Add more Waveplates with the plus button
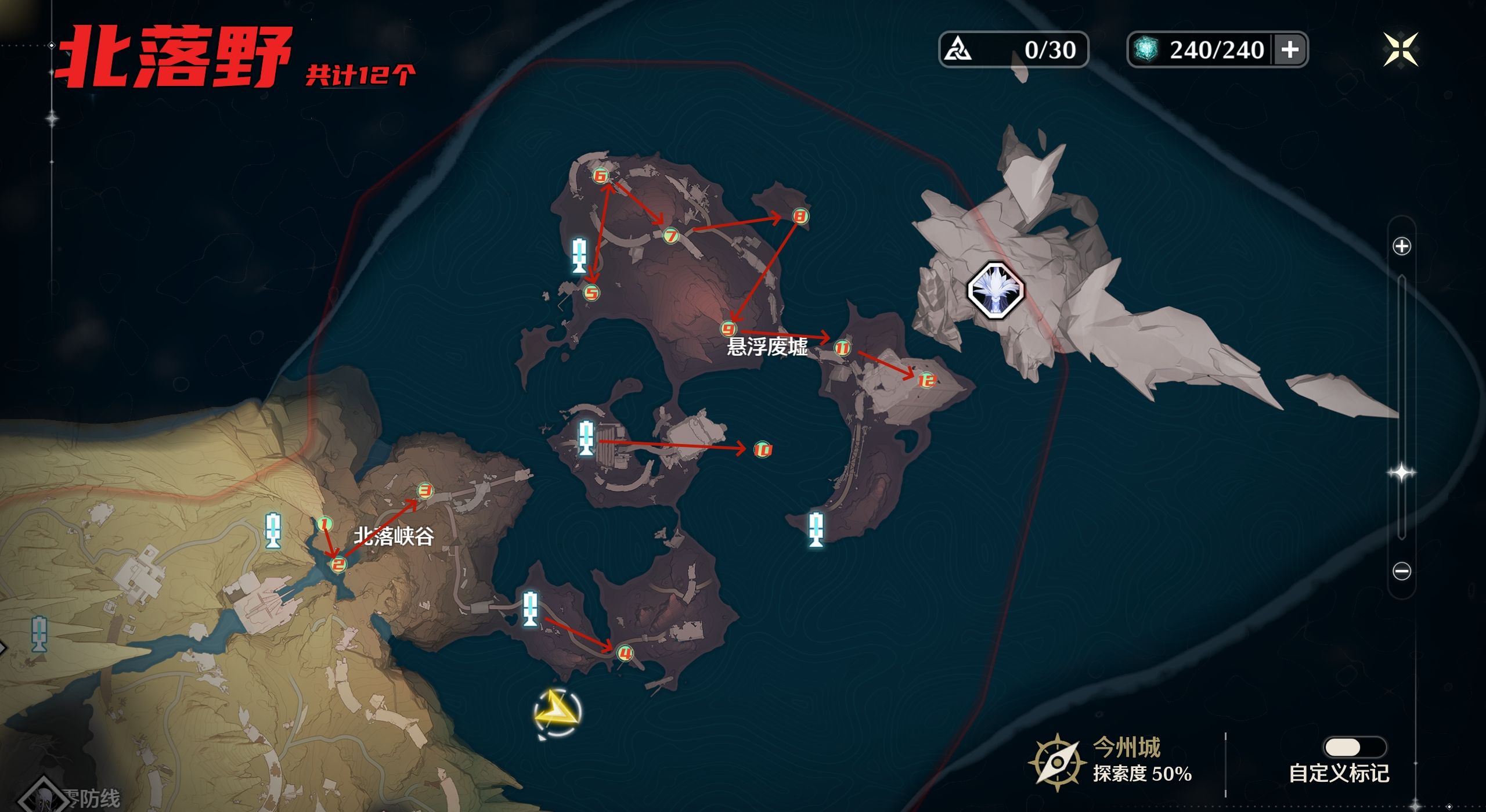 [1289, 50]
